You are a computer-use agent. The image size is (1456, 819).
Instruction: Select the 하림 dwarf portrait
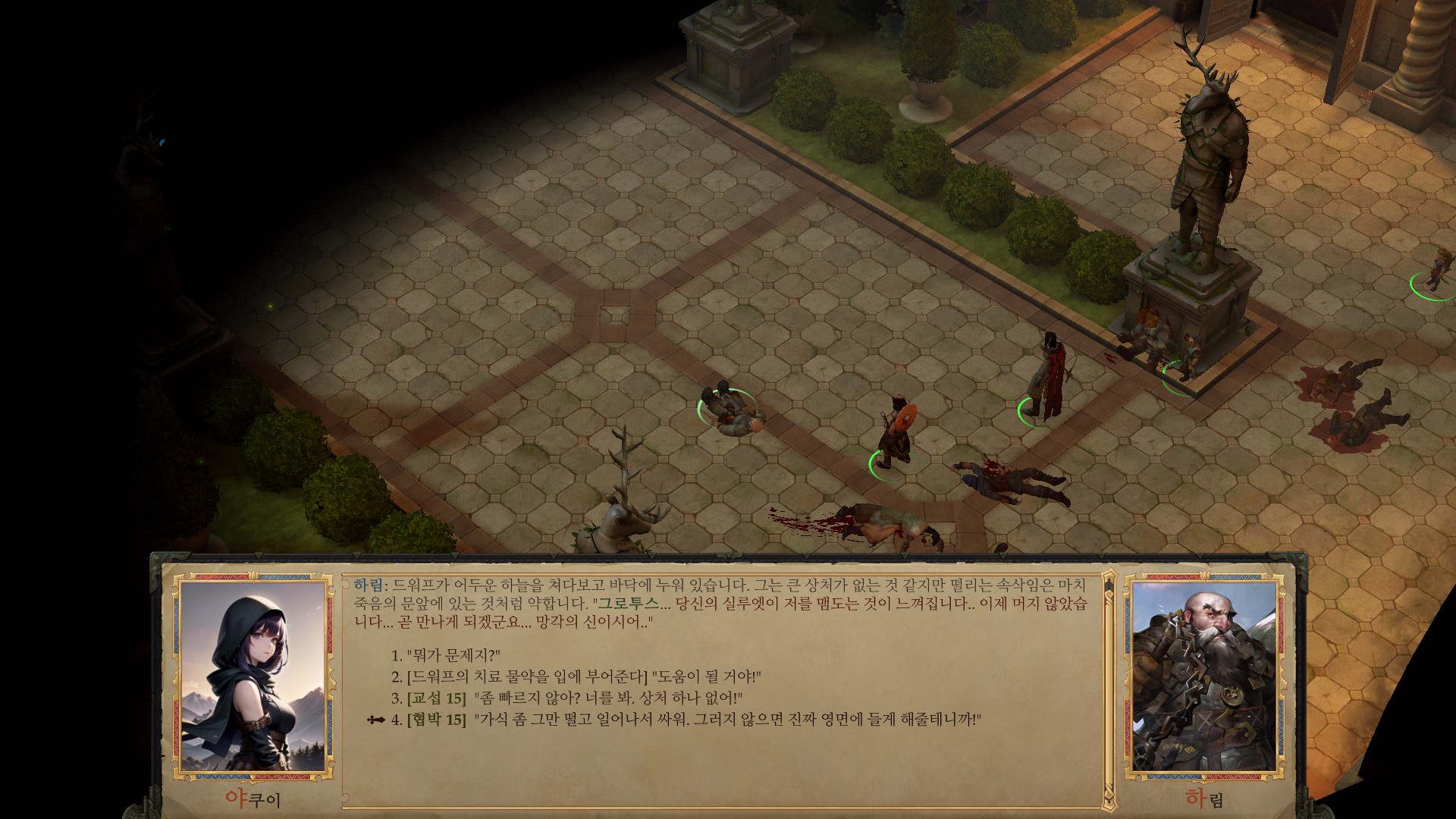(x=1206, y=675)
